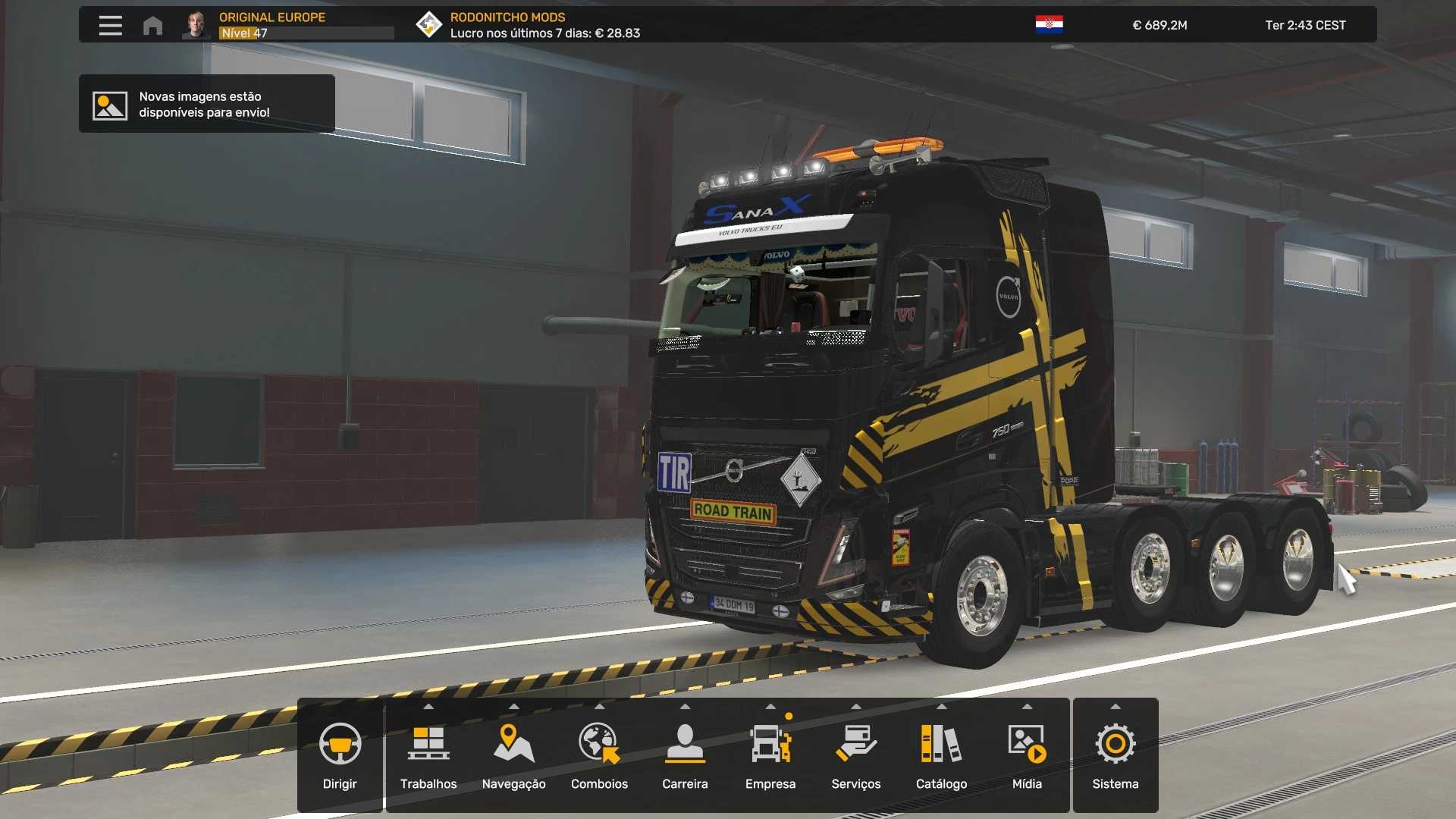Open the Navegação map menu

pos(514,755)
